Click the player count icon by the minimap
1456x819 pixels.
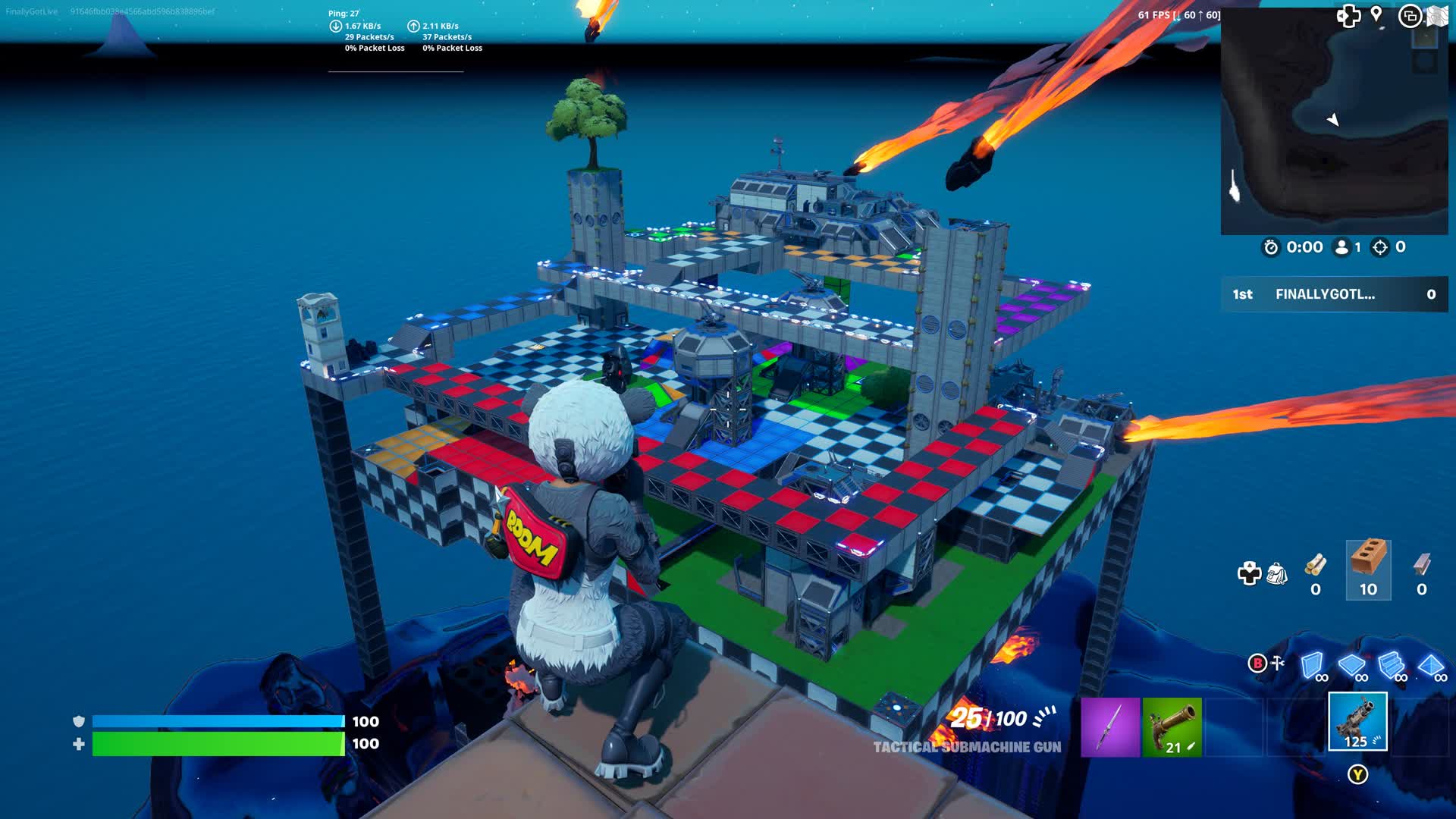1342,247
